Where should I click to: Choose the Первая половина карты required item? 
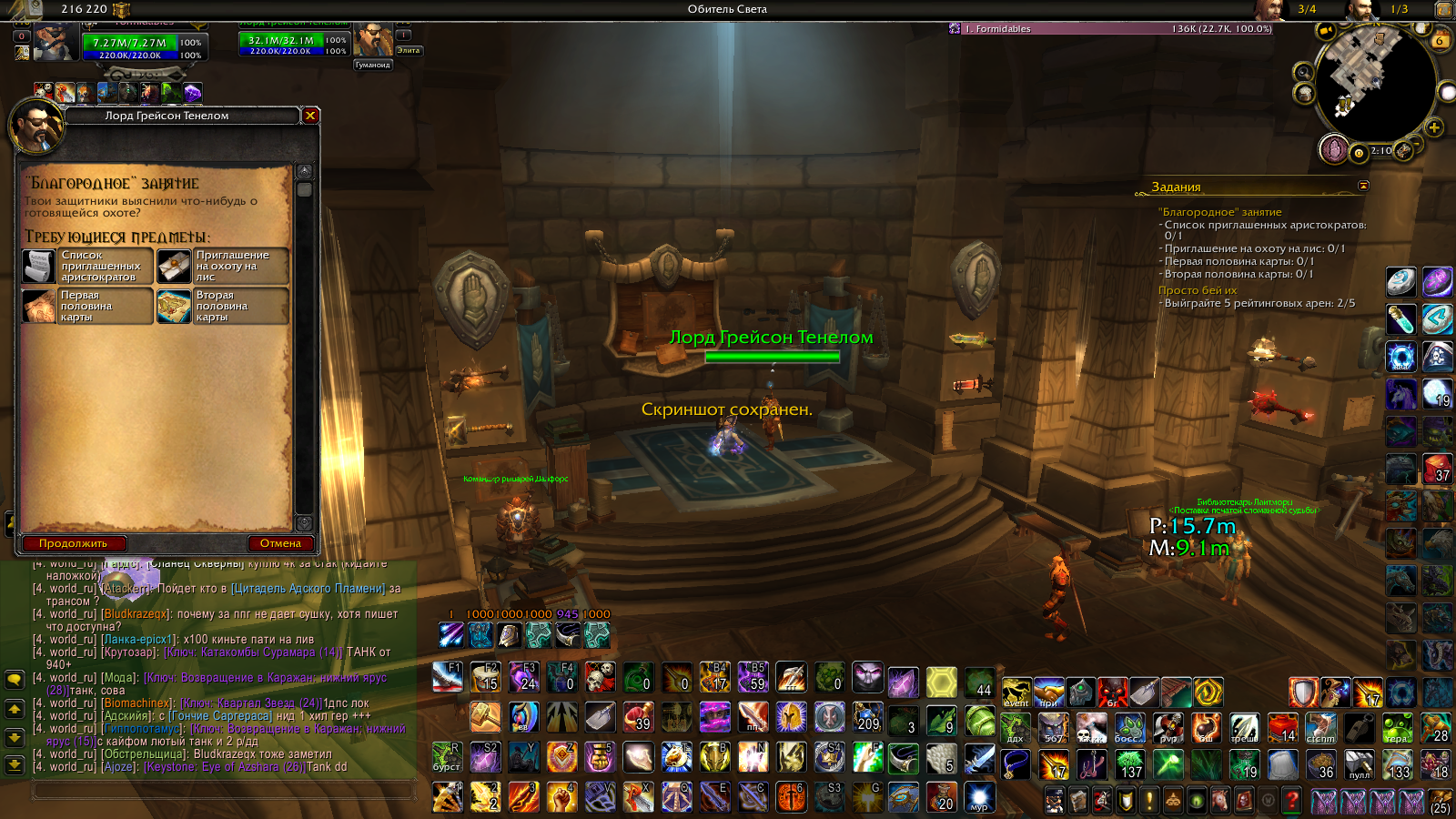click(x=87, y=306)
